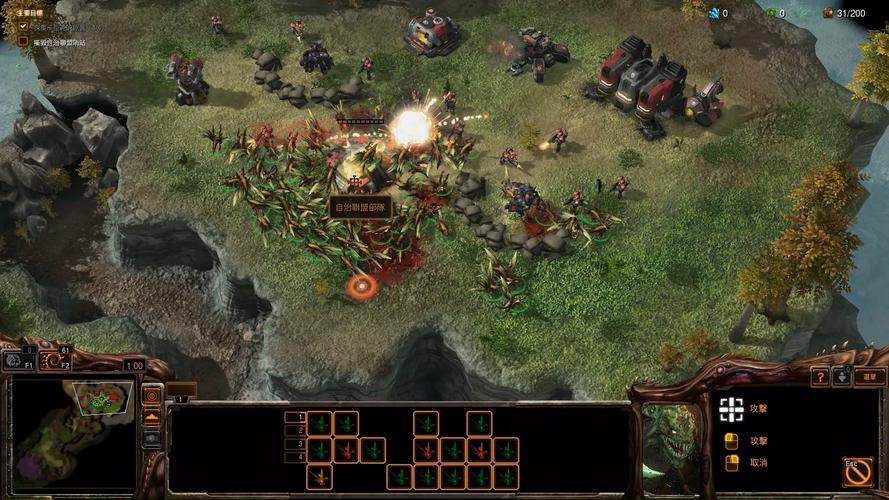The height and width of the screenshot is (500, 889).
Task: Cancel the attack command with the Esc button
Action: pyautogui.click(x=857, y=472)
